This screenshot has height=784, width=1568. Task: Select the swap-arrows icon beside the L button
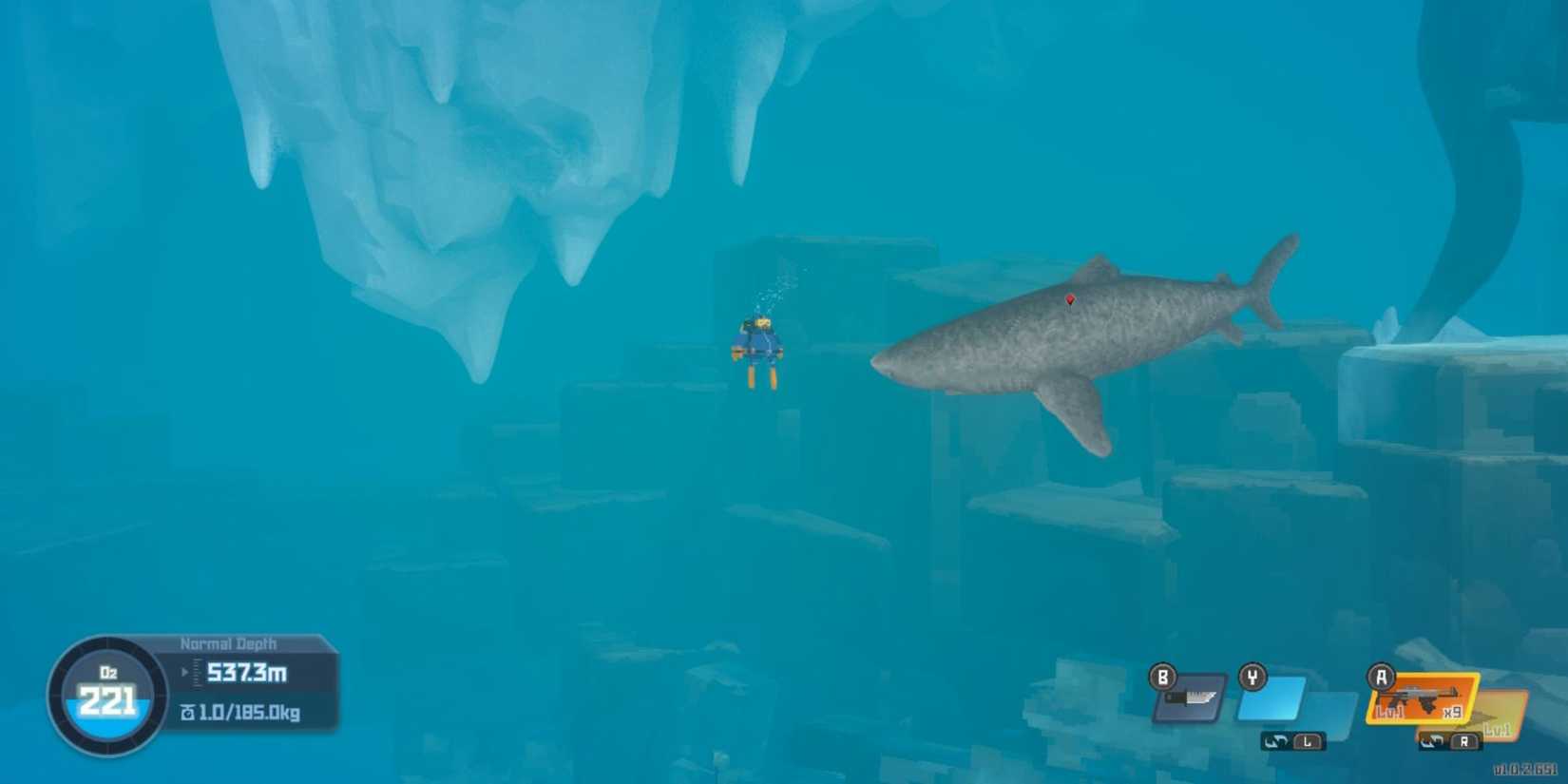click(1277, 741)
